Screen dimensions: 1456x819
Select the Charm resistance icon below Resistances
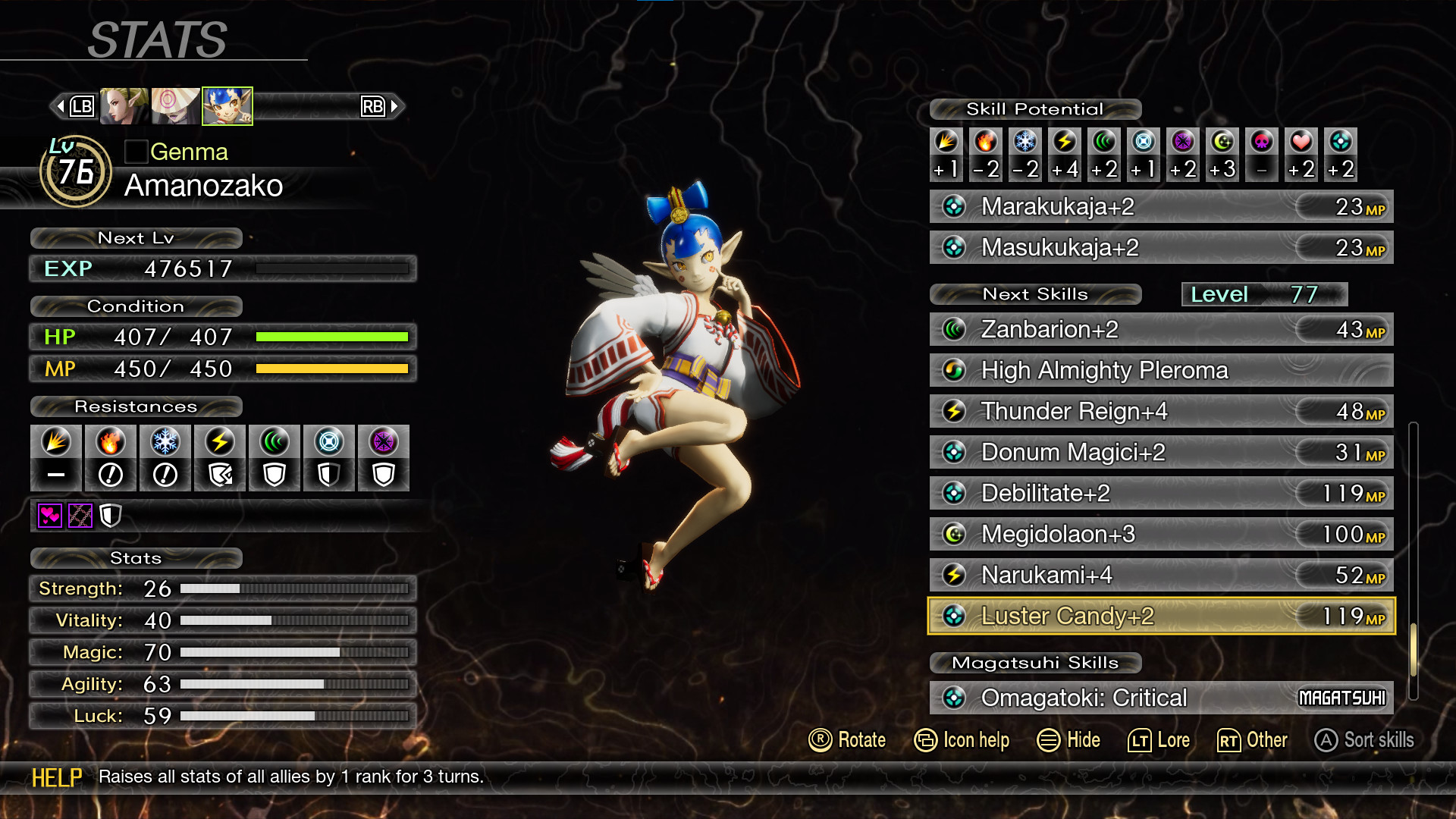coord(49,516)
